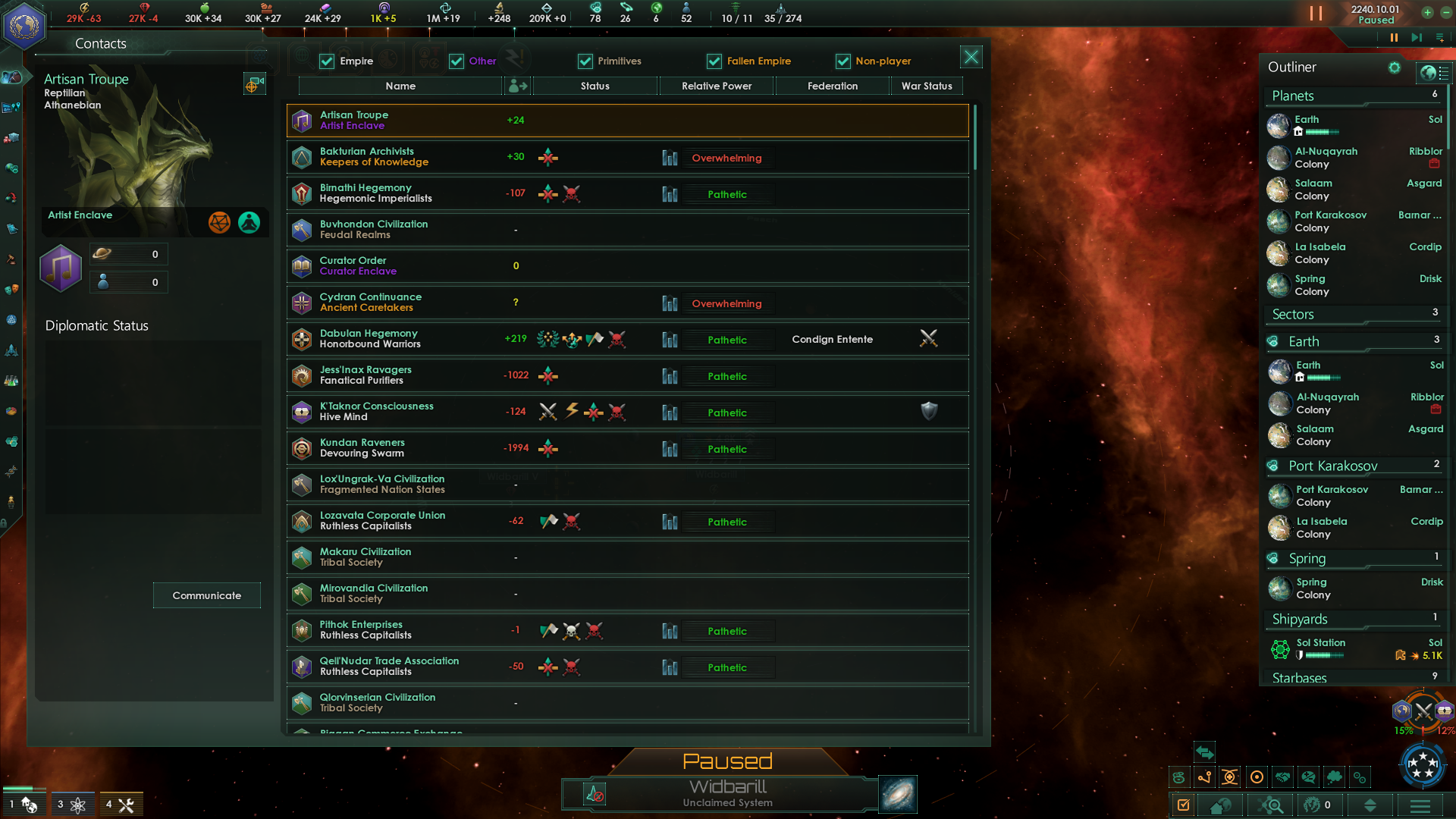Toggle the Empire filter checkbox
The height and width of the screenshot is (819, 1456).
click(327, 61)
